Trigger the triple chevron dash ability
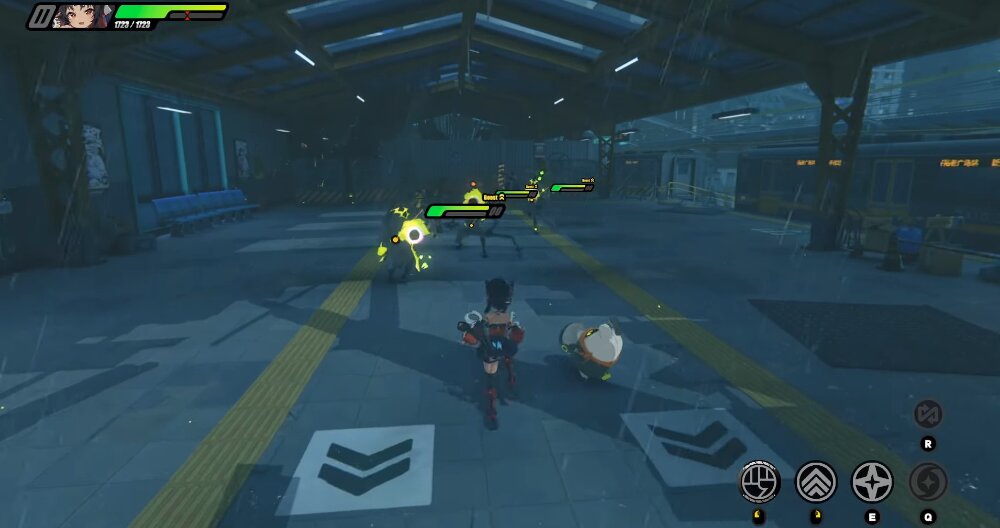This screenshot has height=528, width=1000. [x=816, y=482]
